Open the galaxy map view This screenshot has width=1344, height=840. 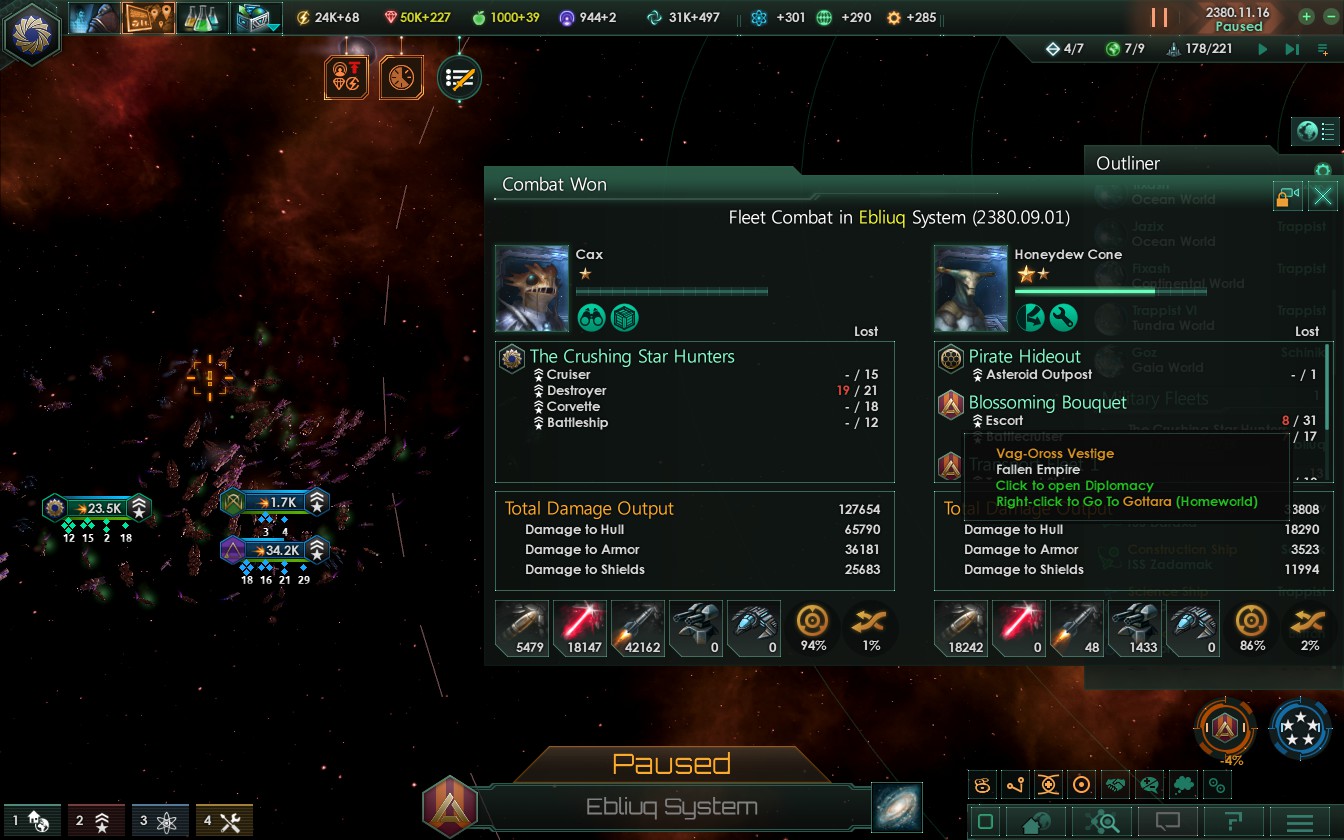tap(896, 808)
